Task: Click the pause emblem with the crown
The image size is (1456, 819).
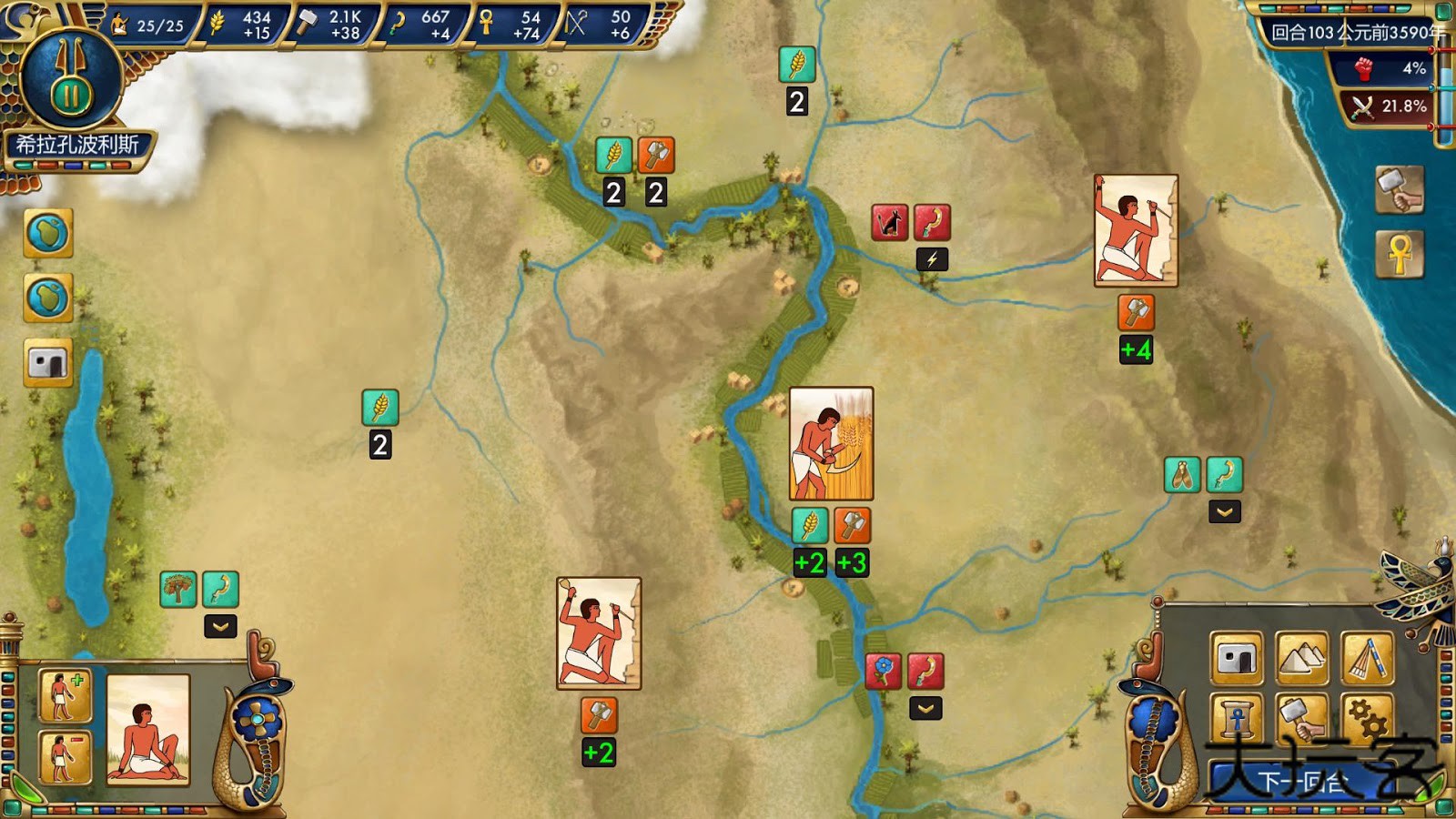Action: 71,84
